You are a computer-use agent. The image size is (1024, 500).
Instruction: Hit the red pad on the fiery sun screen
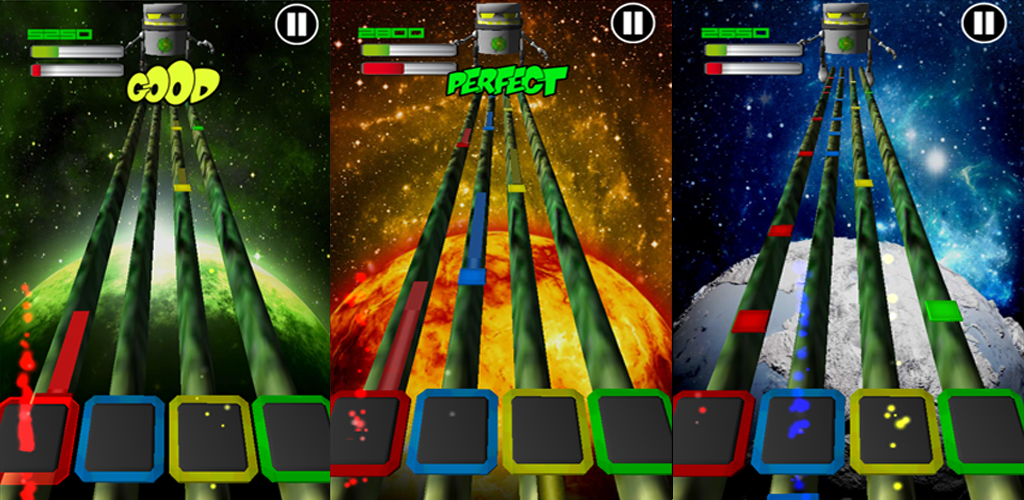point(366,432)
